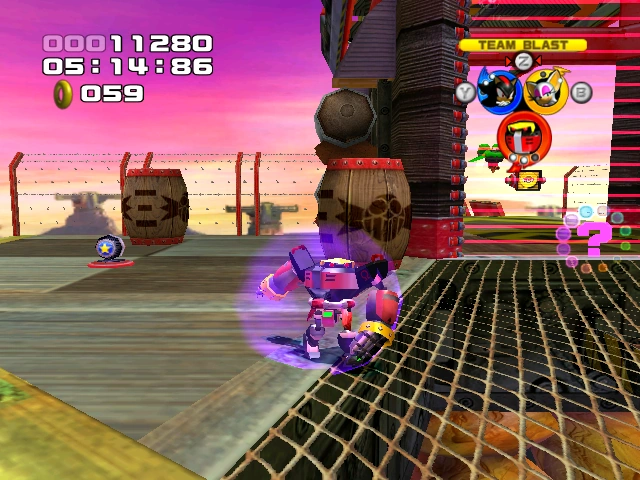Image resolution: width=640 pixels, height=480 pixels.
Task: Activate the Team Blast gauge
Action: [x=523, y=45]
